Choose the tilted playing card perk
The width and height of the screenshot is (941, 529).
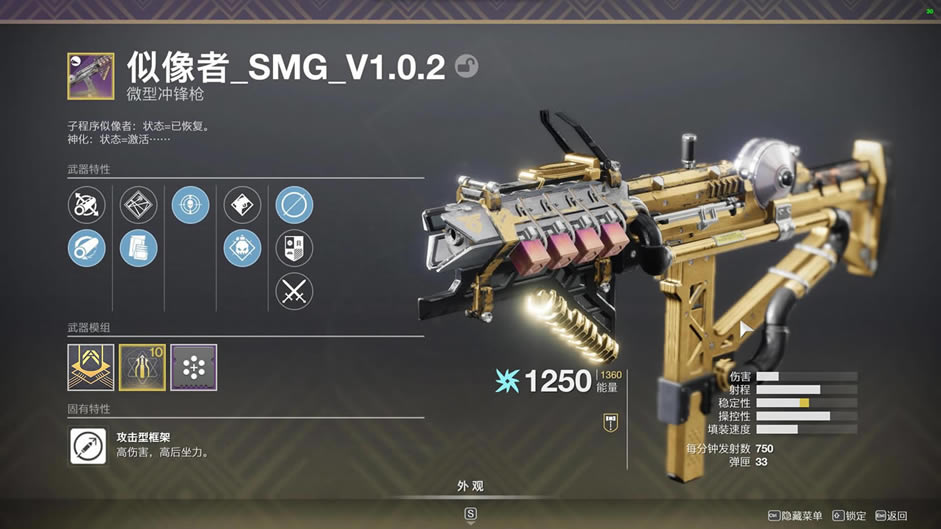click(242, 205)
